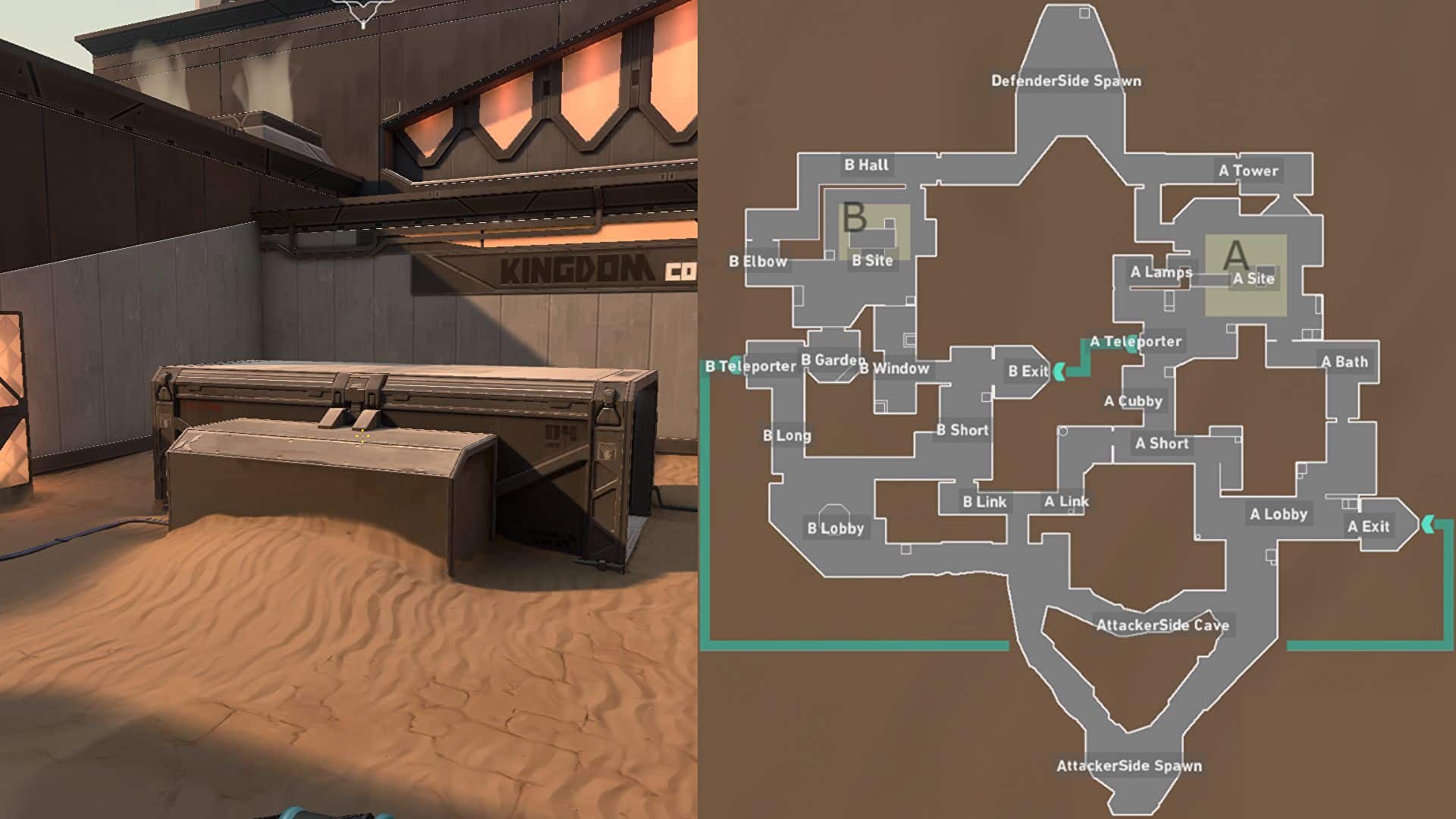Click the B Hall label on map
Viewport: 1456px width, 819px height.
pyautogui.click(x=866, y=165)
